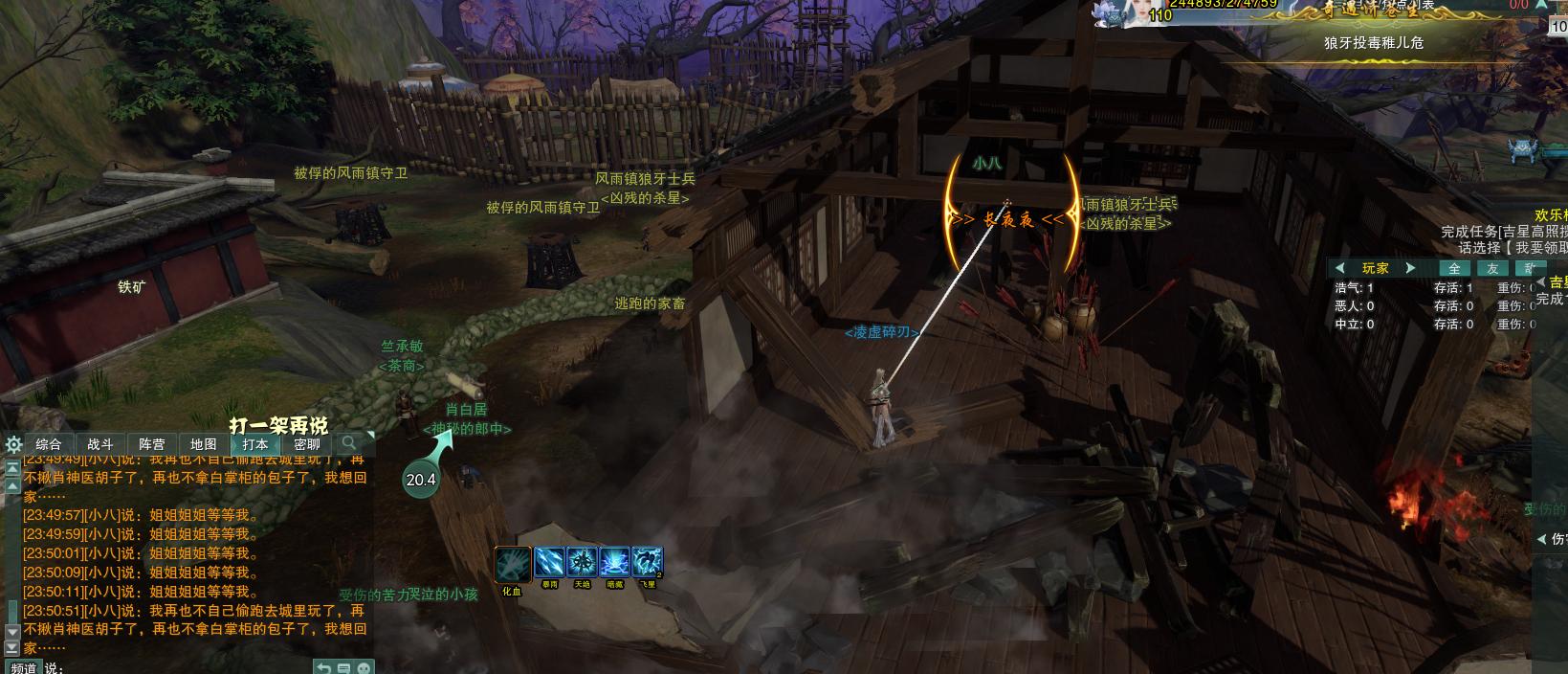Switch to the 综合 chat tab
This screenshot has width=1568, height=674.
click(x=48, y=444)
